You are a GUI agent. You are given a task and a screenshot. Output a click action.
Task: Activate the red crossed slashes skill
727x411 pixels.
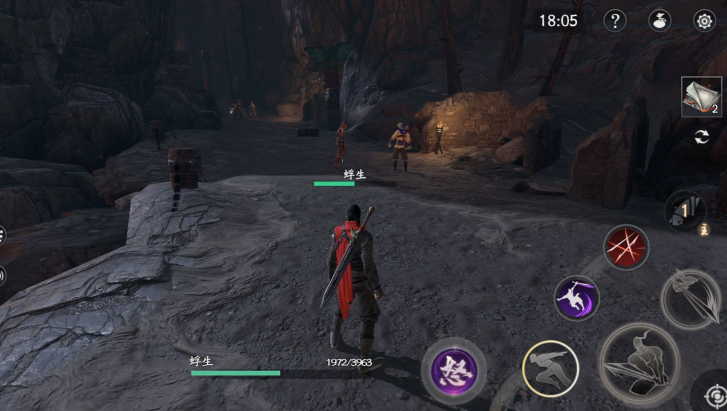[x=627, y=247]
